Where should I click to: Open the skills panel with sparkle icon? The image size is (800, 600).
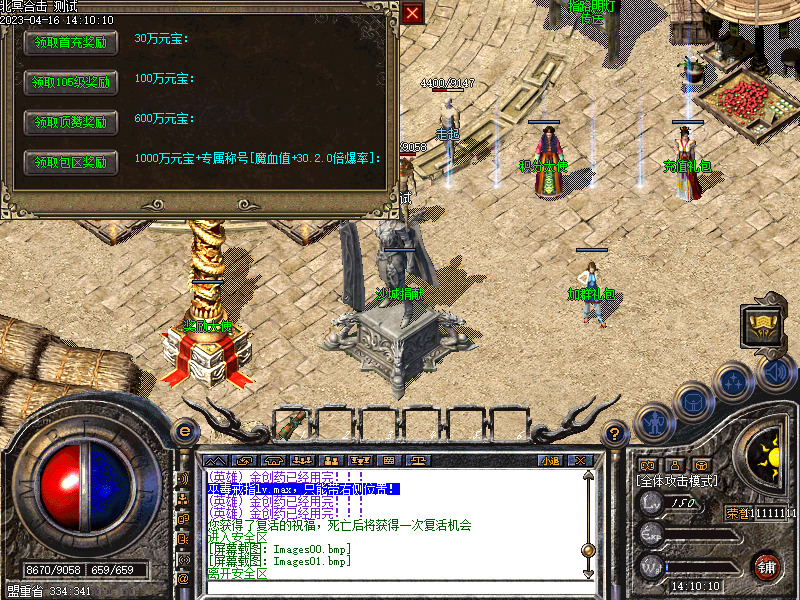[734, 381]
